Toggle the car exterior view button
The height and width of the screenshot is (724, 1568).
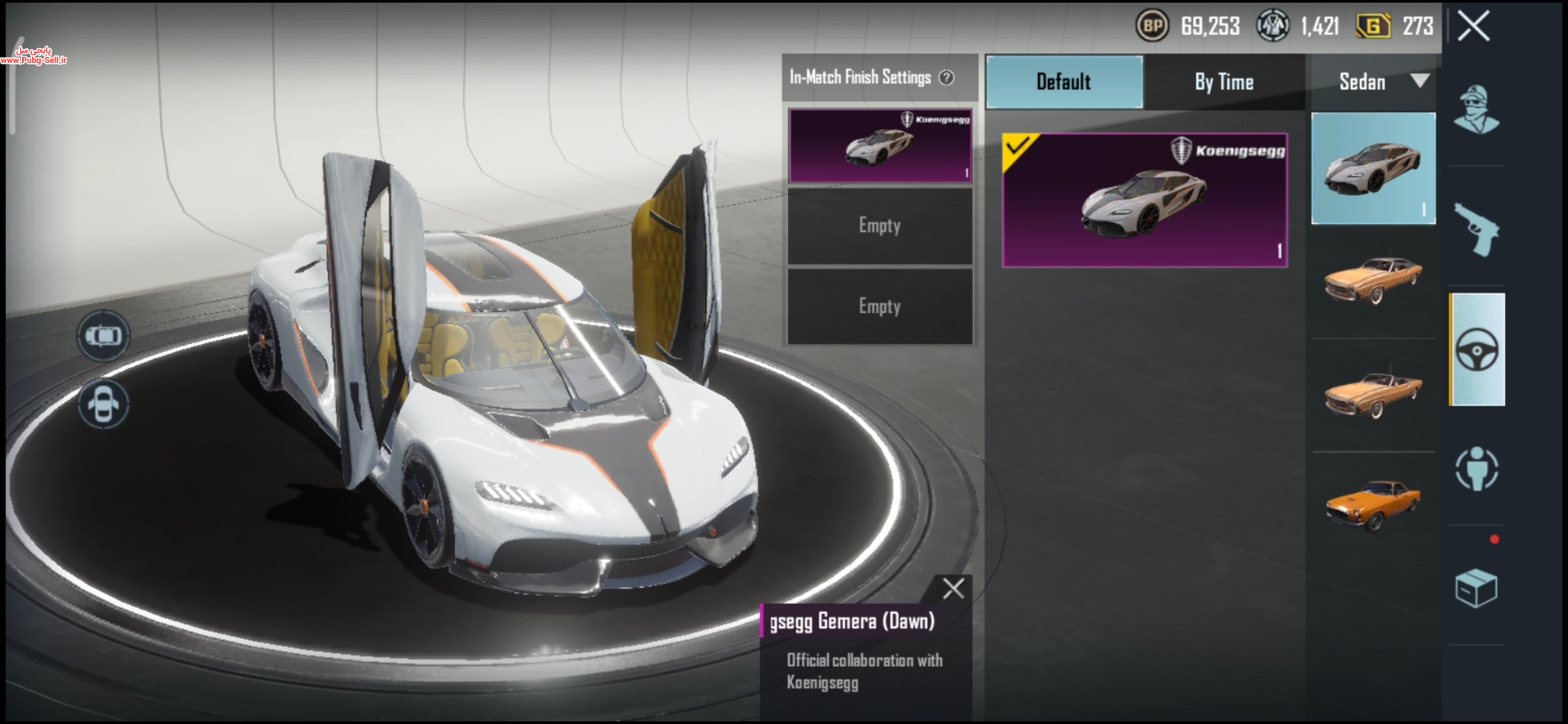[x=103, y=335]
